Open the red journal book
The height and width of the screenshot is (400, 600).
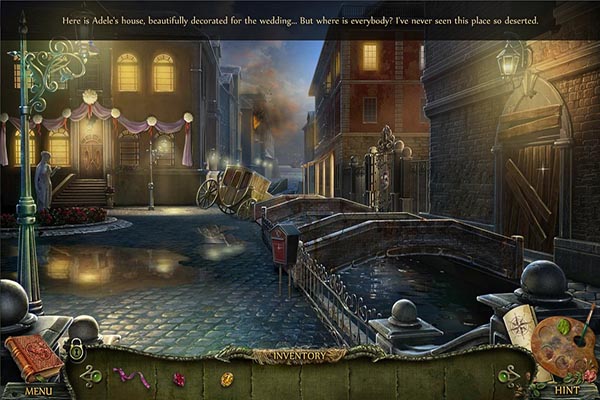point(33,357)
